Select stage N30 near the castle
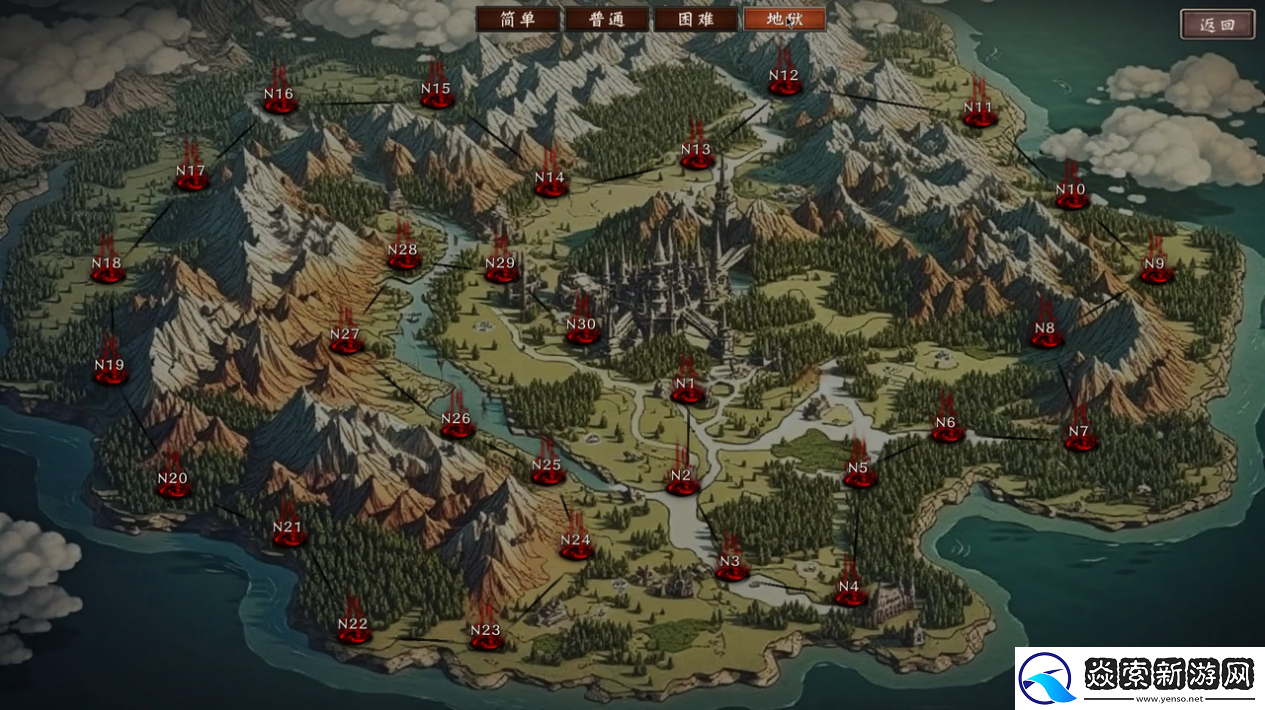 (581, 328)
